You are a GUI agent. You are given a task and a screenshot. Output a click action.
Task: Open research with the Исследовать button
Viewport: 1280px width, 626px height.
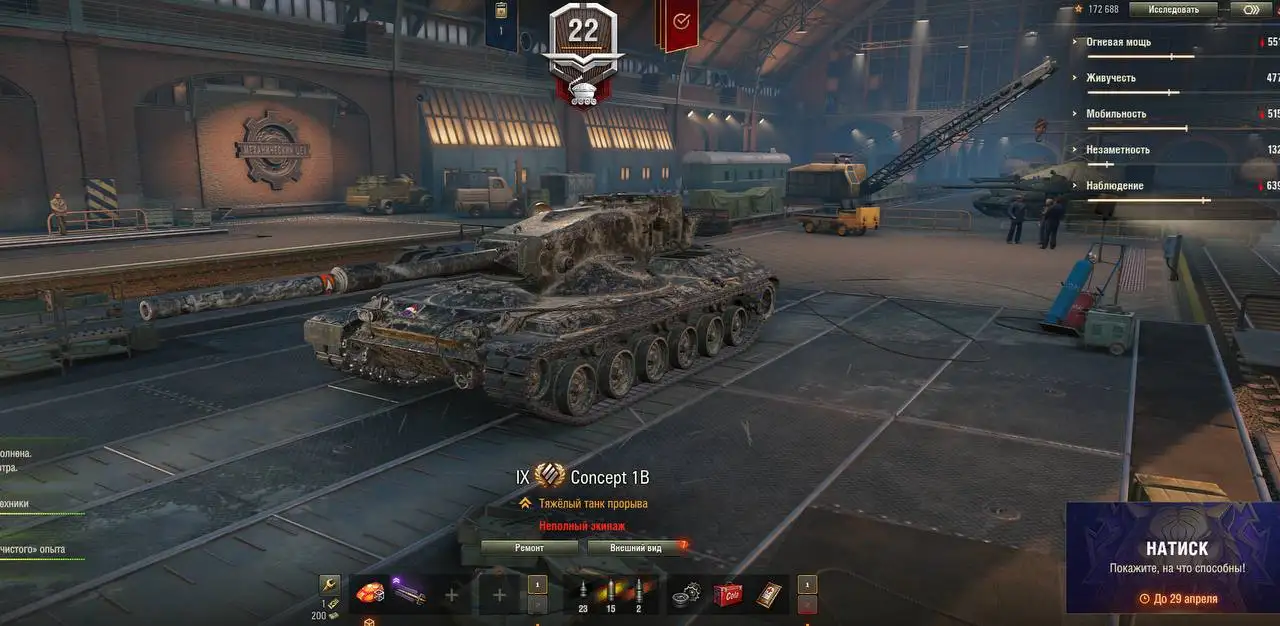coord(1173,9)
